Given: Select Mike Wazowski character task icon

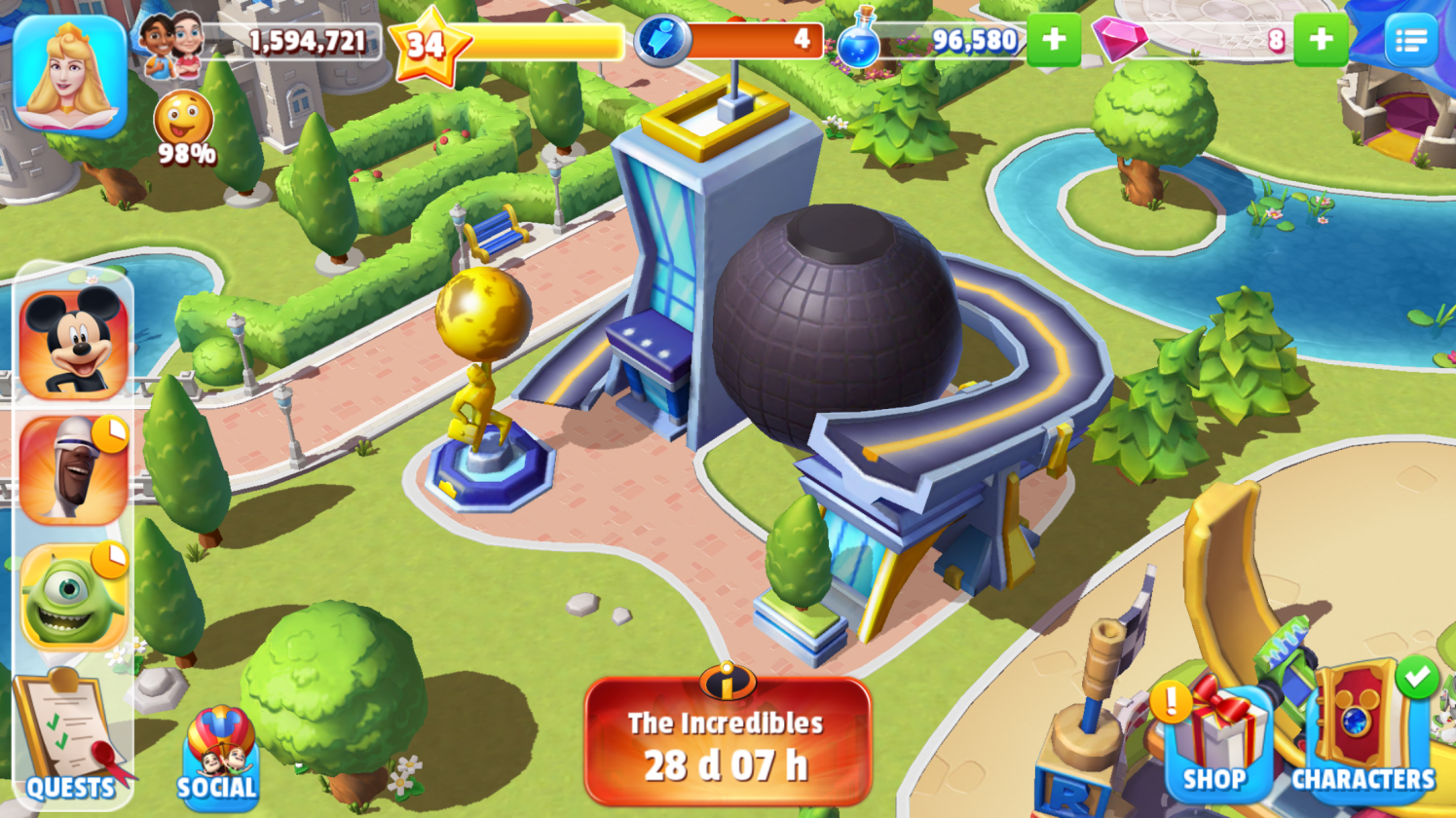Looking at the screenshot, I should tap(74, 596).
